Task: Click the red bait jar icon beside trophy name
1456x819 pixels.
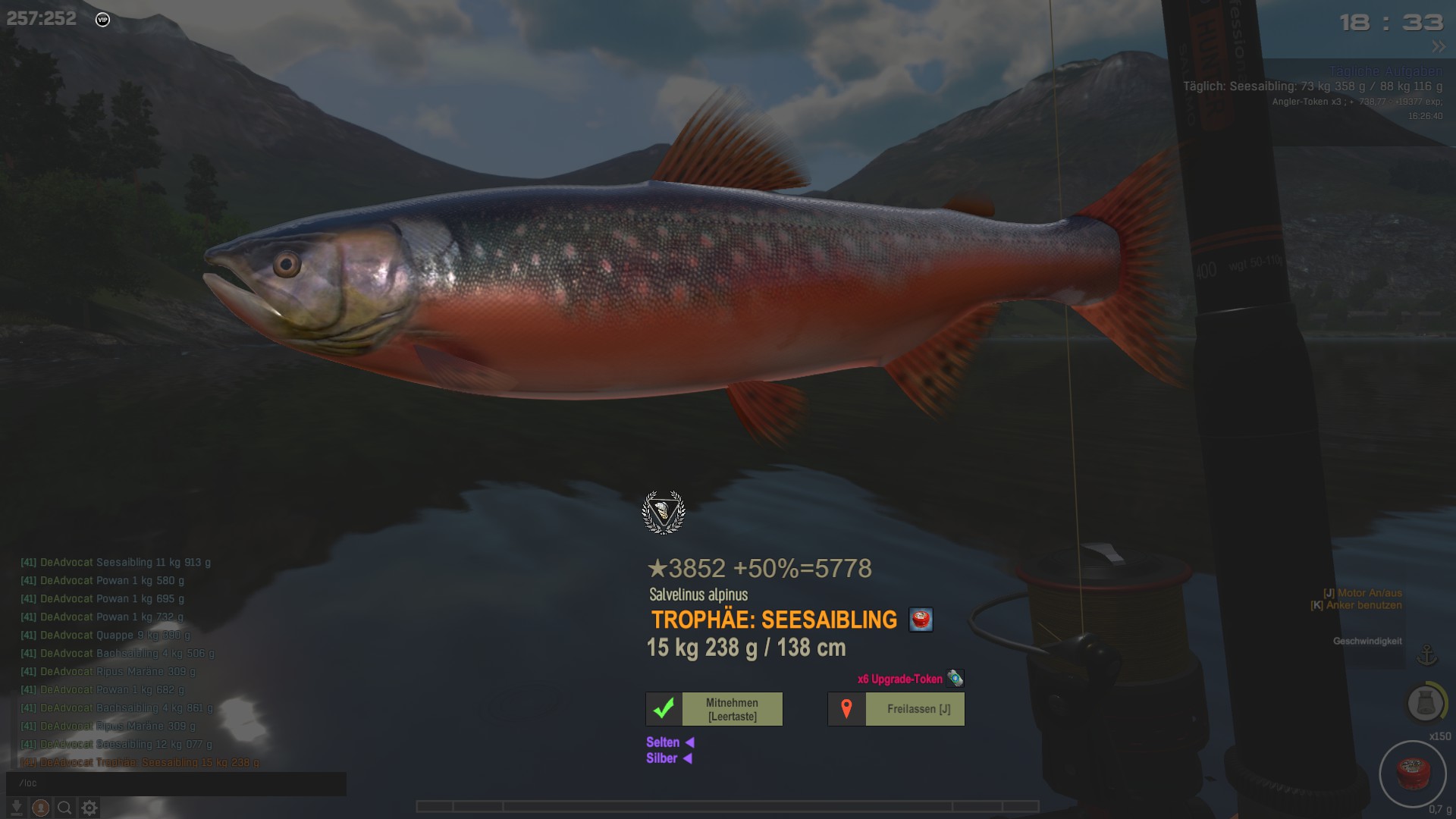Action: coord(921,620)
